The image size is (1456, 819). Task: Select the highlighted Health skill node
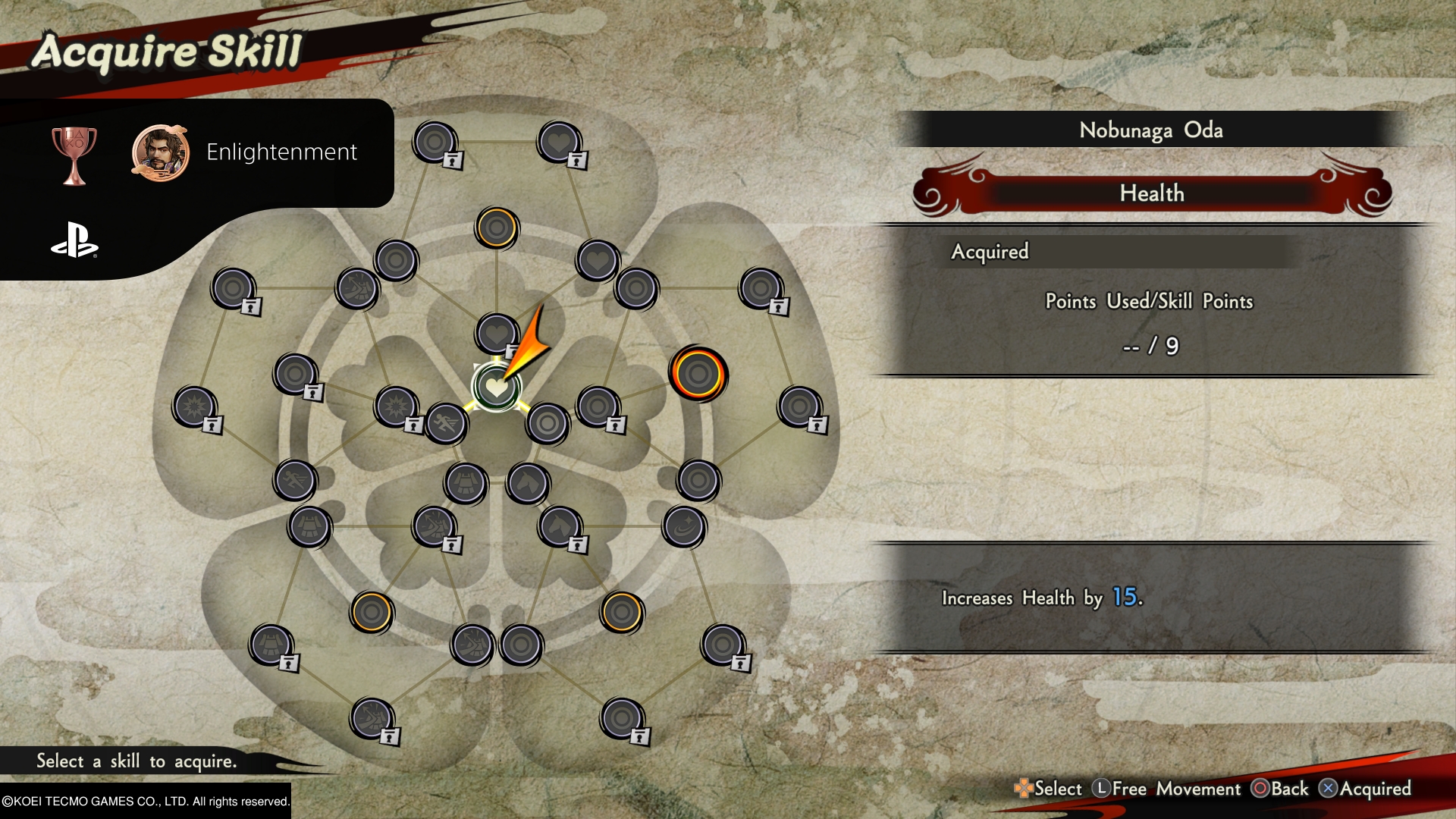[496, 388]
